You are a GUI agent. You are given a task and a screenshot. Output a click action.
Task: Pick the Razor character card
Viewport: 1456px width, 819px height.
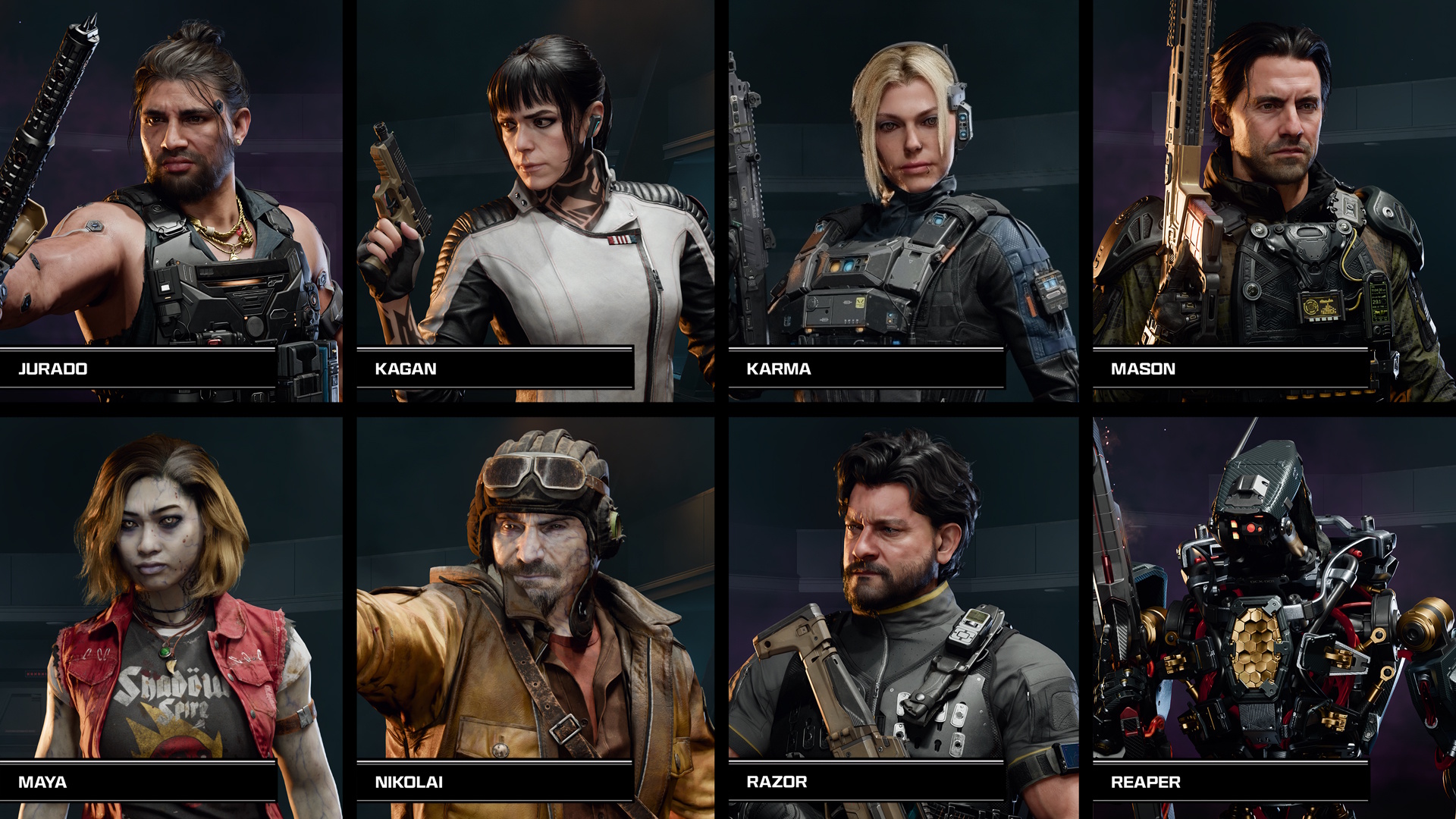point(902,614)
